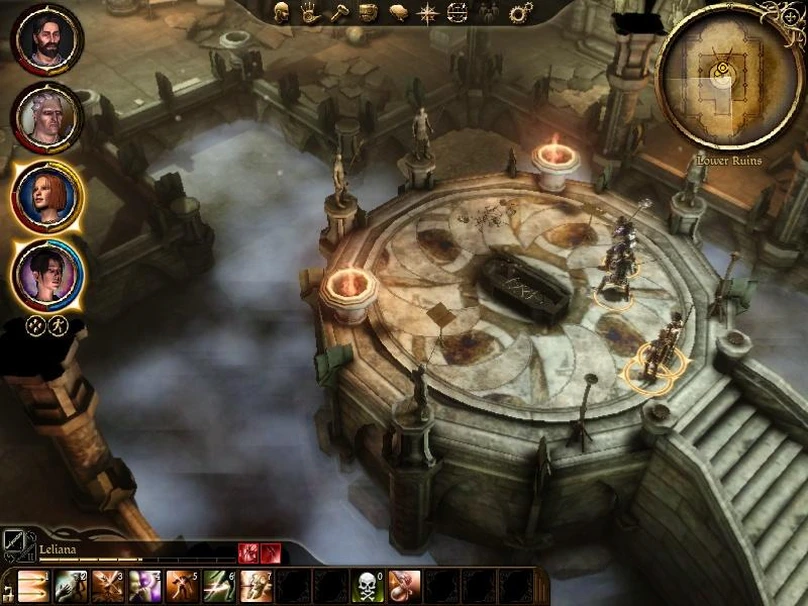Toggle the party hold-position running figure button

58,325
